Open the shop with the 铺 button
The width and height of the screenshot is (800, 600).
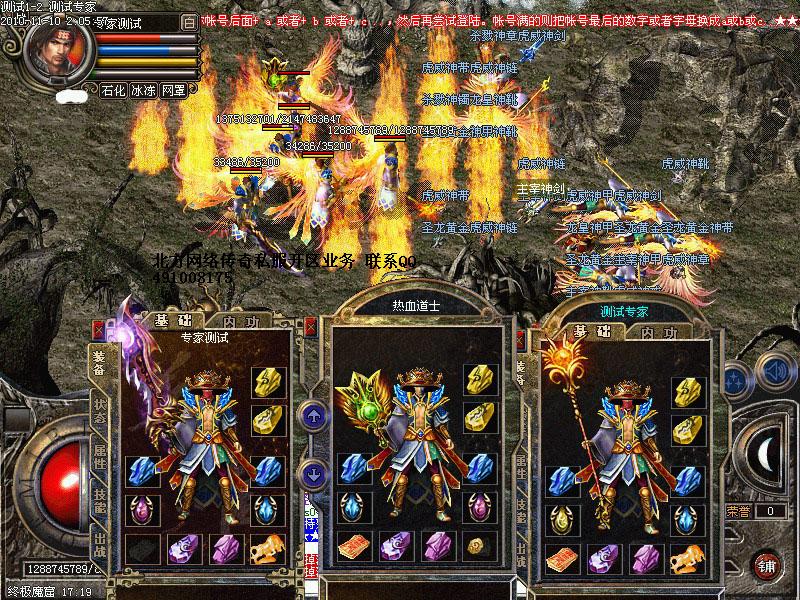tap(766, 565)
